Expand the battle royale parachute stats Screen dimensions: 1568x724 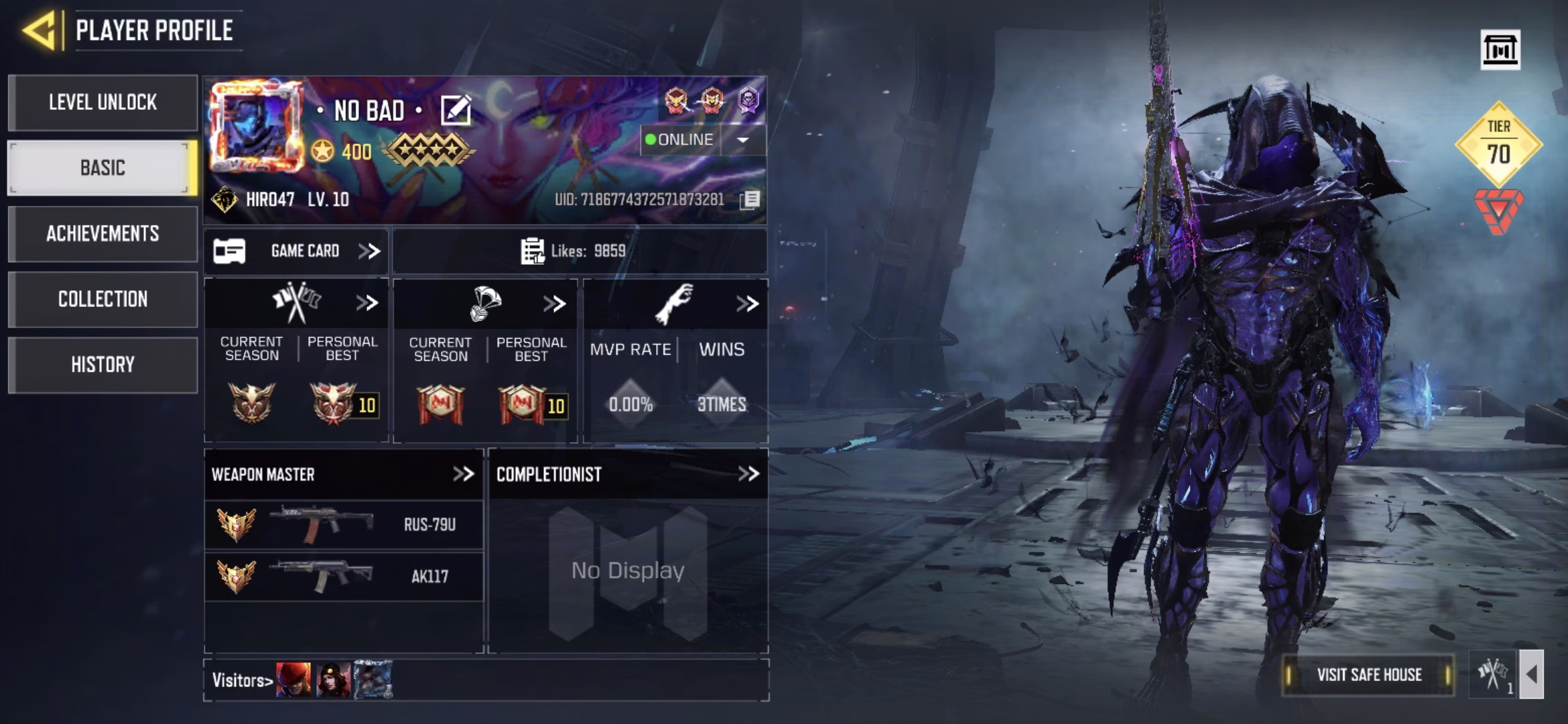(x=554, y=304)
